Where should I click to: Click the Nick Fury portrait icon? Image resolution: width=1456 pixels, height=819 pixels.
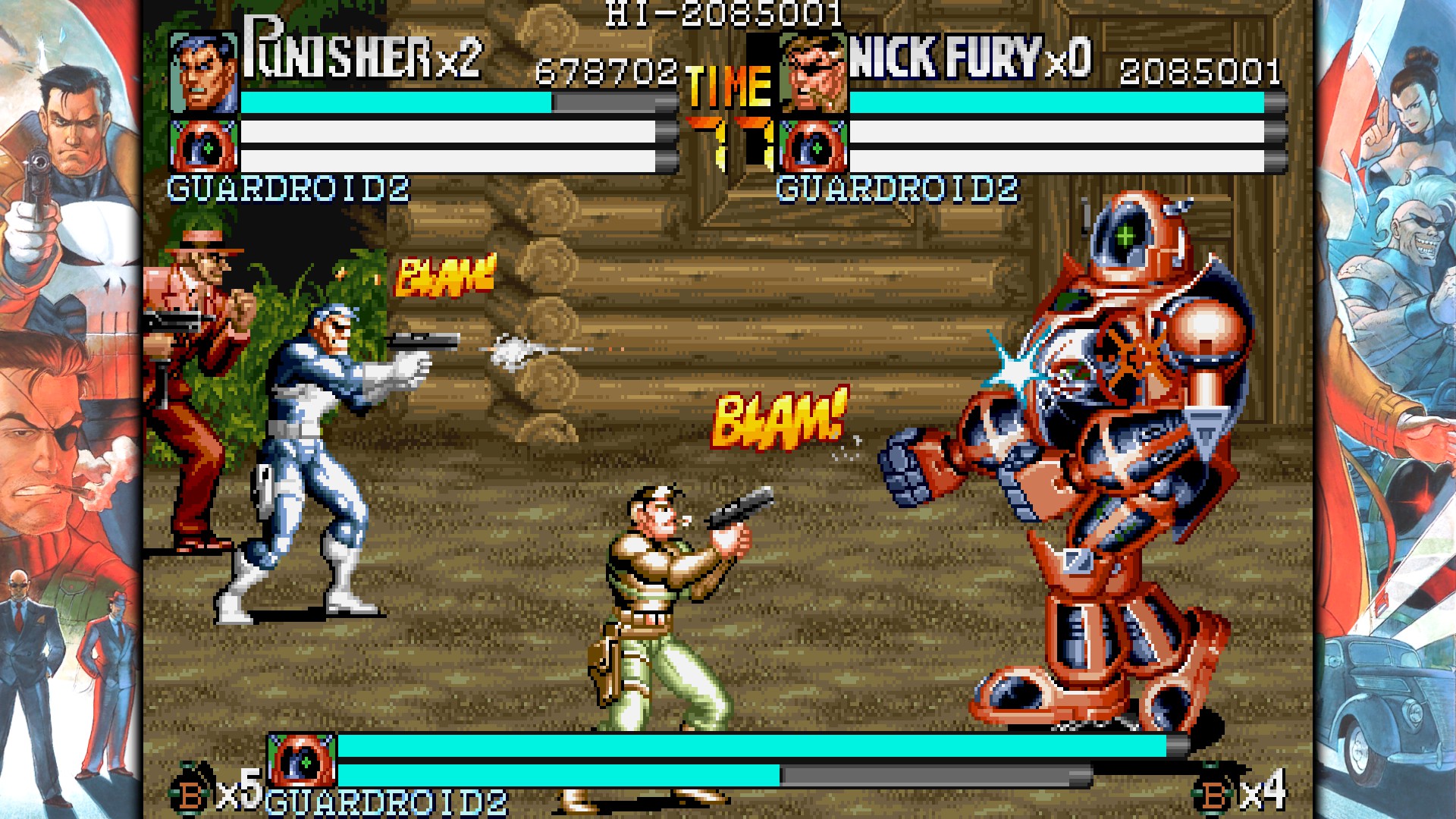pos(815,72)
